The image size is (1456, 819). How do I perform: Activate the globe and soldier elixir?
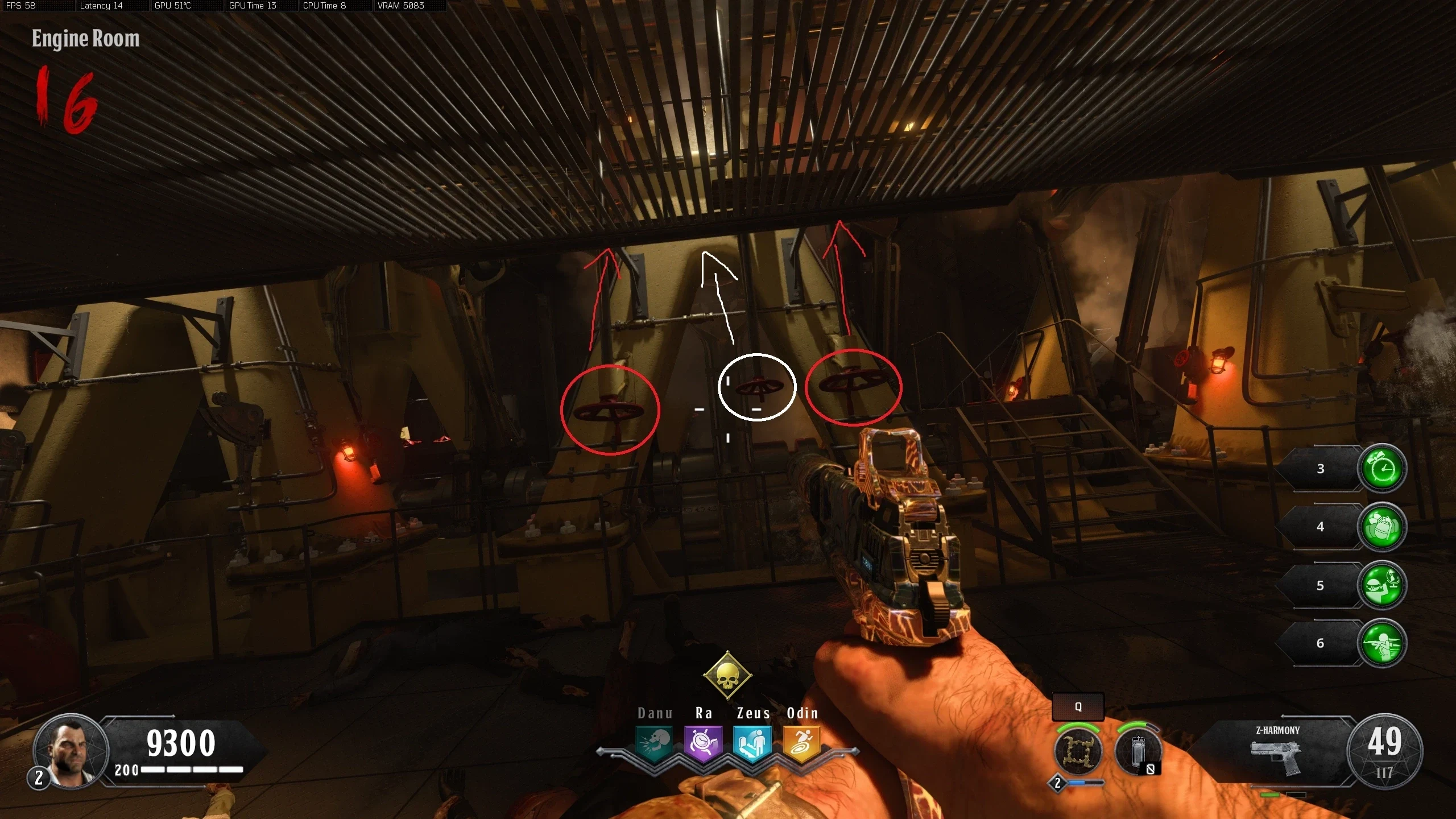(x=1381, y=585)
